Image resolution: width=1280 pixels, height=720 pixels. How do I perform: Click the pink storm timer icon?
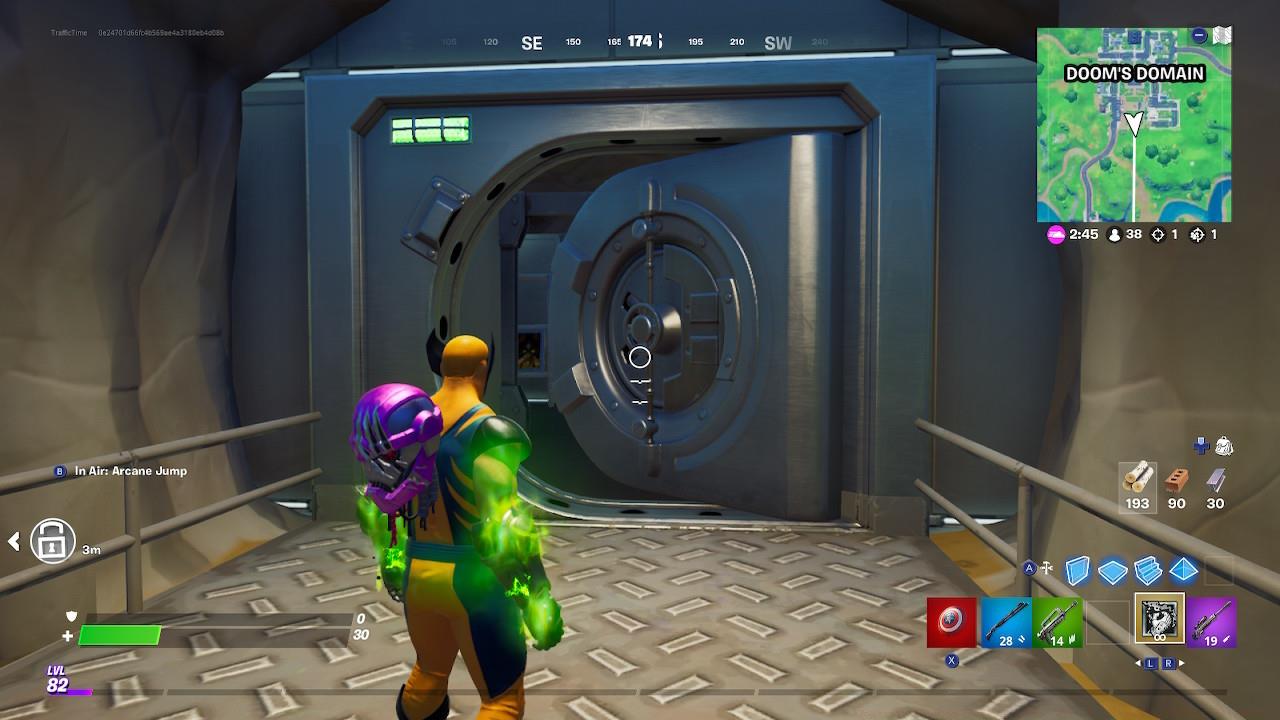coord(1055,234)
